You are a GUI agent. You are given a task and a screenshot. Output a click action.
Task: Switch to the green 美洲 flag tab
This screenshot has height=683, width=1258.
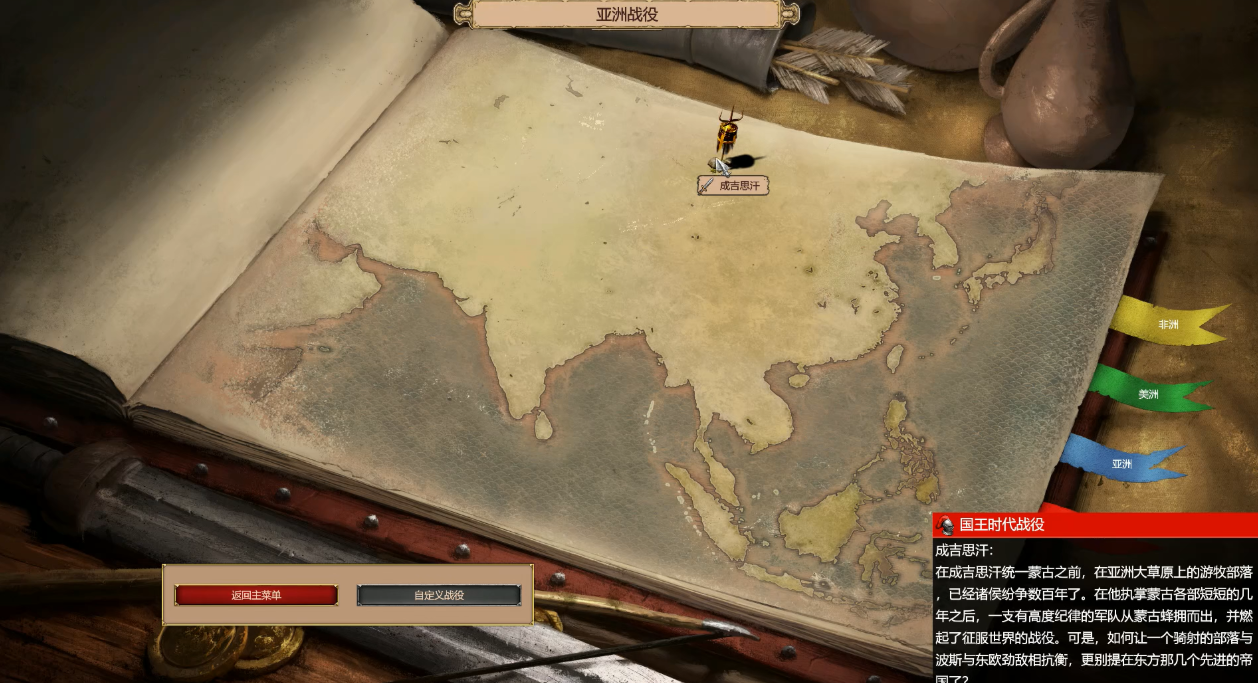[x=1147, y=394]
